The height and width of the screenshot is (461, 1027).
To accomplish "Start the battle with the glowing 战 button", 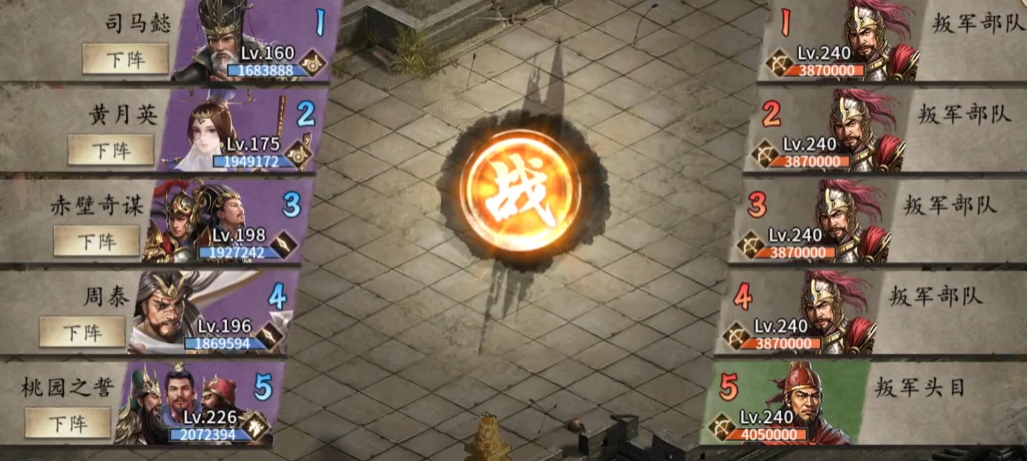I will [521, 189].
